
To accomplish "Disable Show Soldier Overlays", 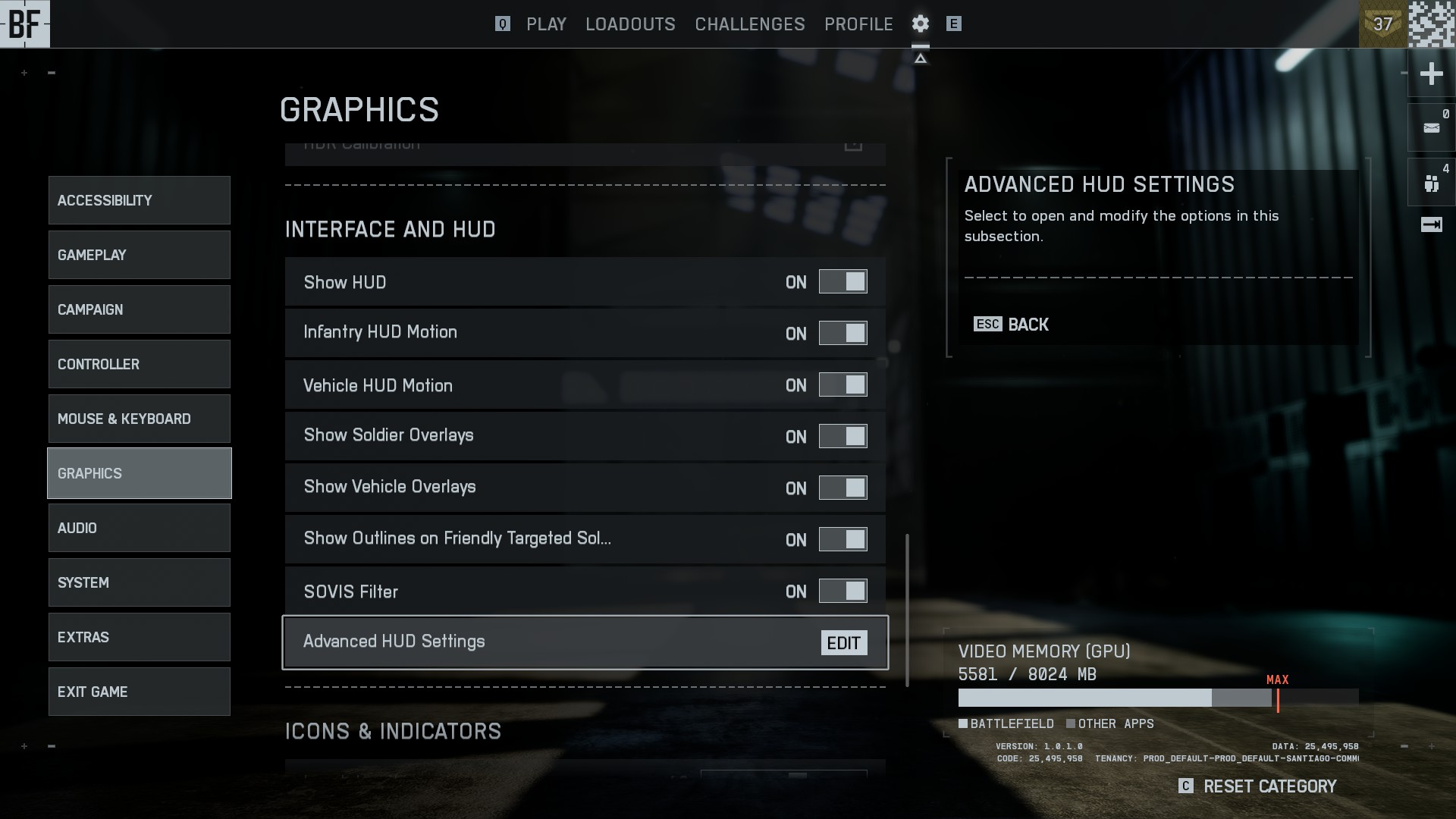I will [843, 436].
